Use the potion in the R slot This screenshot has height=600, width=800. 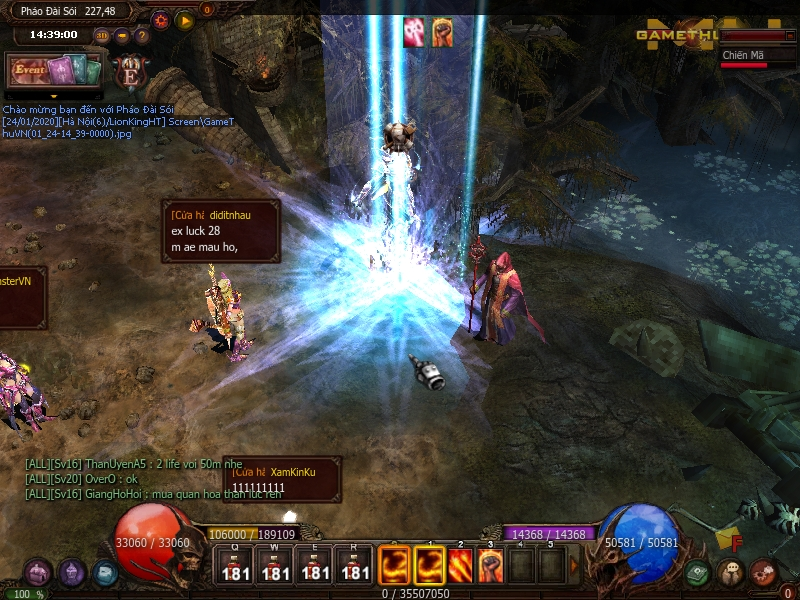click(x=355, y=564)
